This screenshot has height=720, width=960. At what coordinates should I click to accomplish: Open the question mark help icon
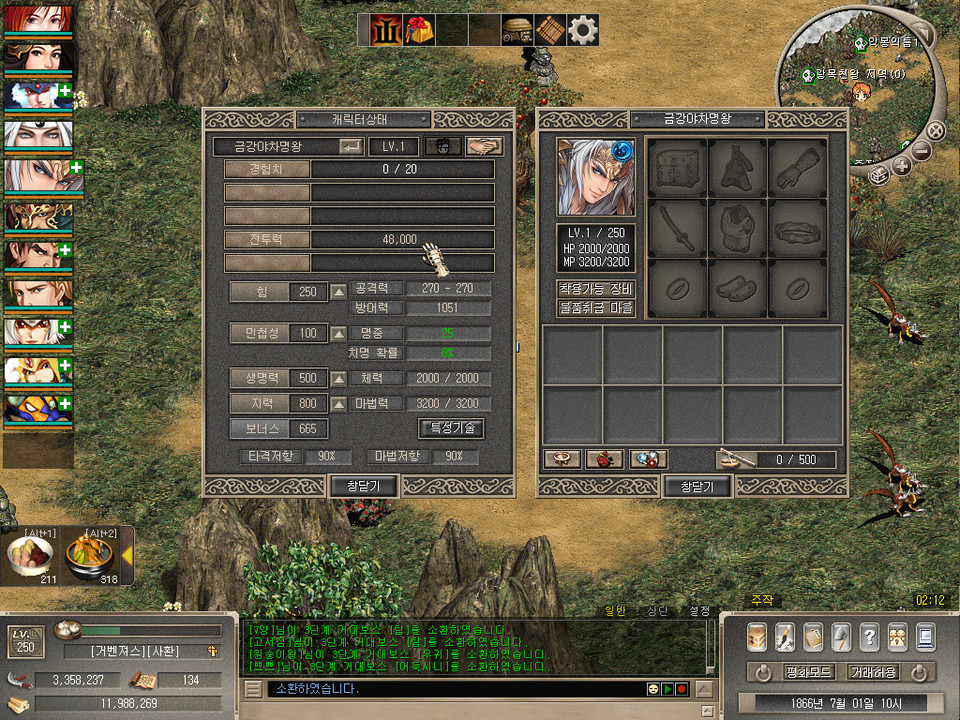point(869,636)
